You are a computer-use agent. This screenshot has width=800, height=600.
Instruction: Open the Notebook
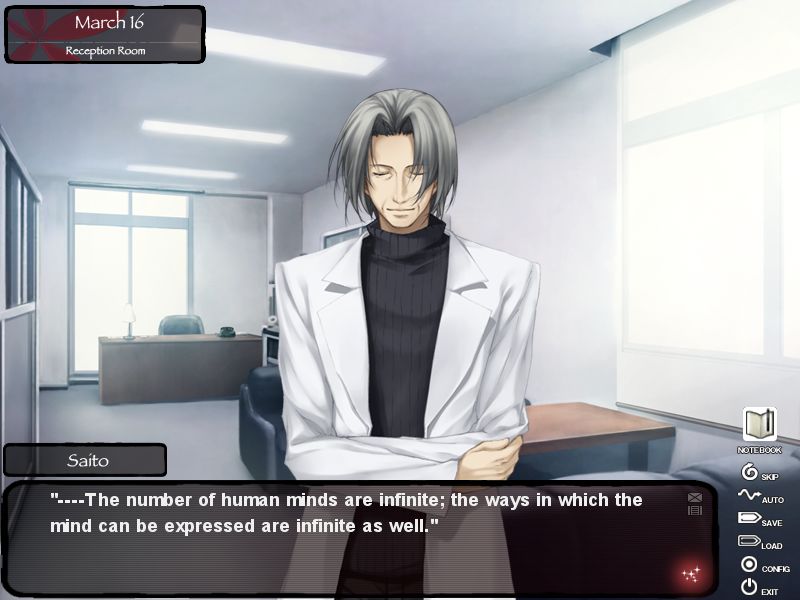tap(759, 426)
